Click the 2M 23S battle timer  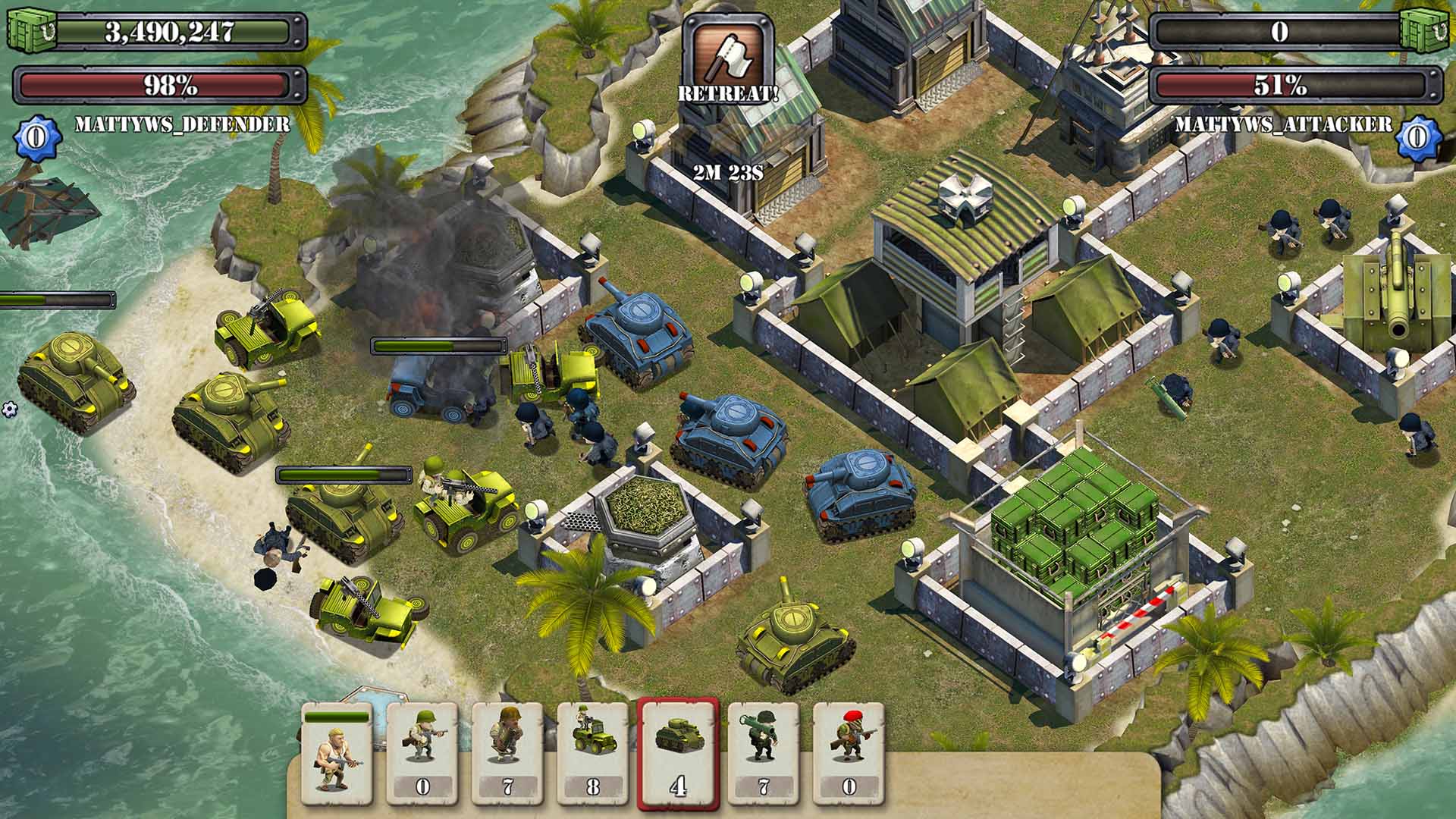[x=730, y=171]
